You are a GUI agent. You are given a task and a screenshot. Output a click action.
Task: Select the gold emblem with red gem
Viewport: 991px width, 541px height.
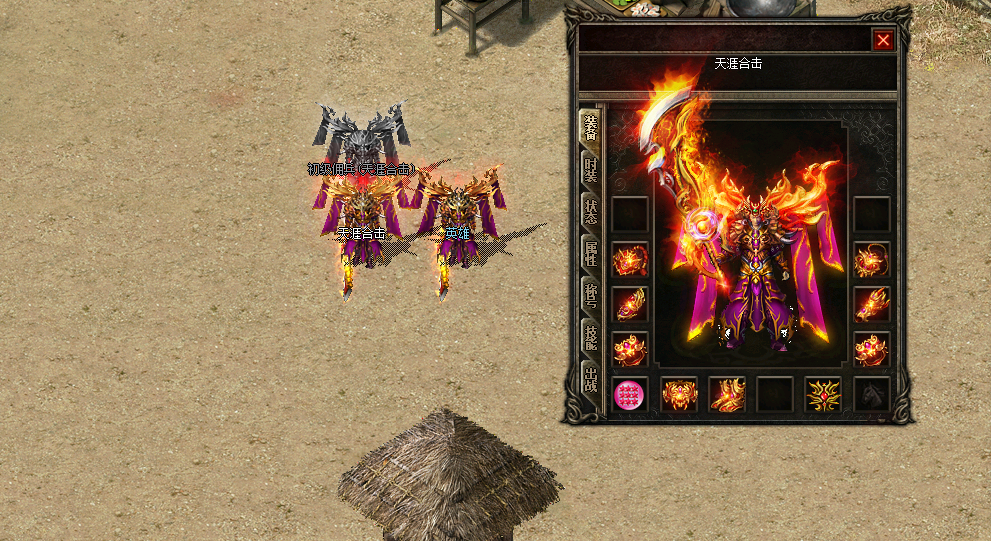(x=823, y=395)
